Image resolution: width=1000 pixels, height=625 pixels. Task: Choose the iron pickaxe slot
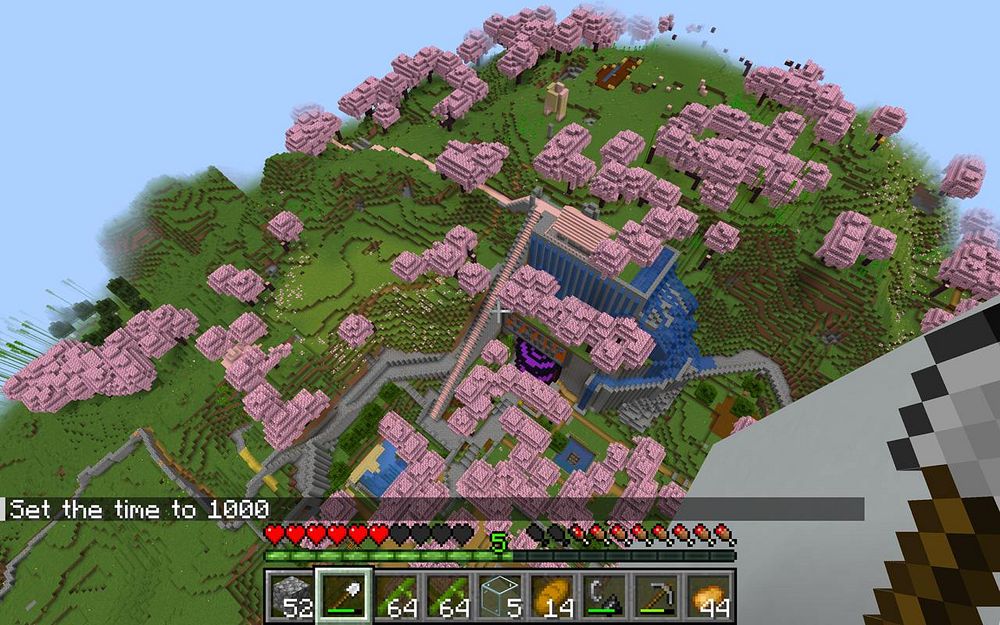pyautogui.click(x=658, y=595)
